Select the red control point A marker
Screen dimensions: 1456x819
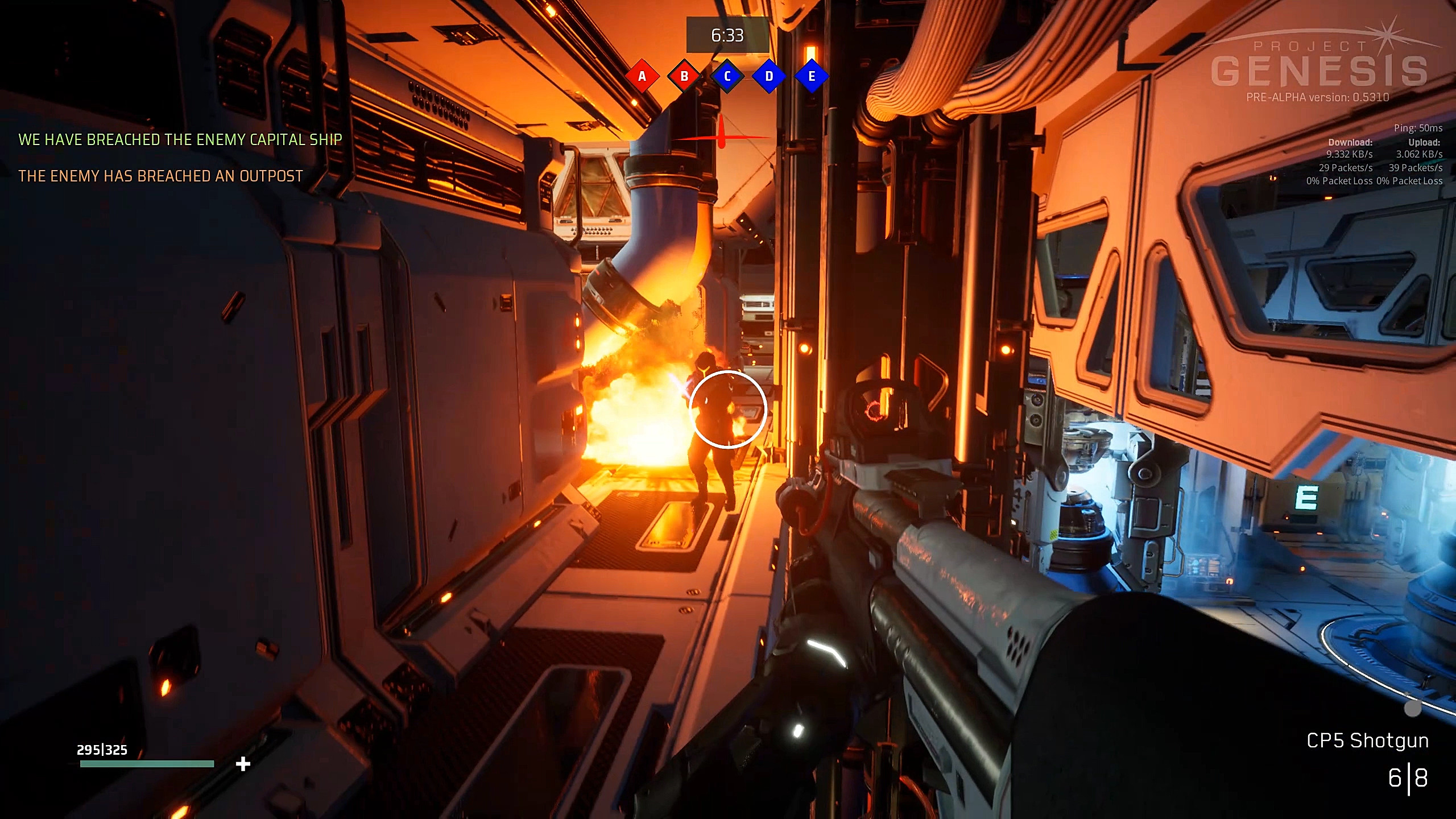coord(642,76)
